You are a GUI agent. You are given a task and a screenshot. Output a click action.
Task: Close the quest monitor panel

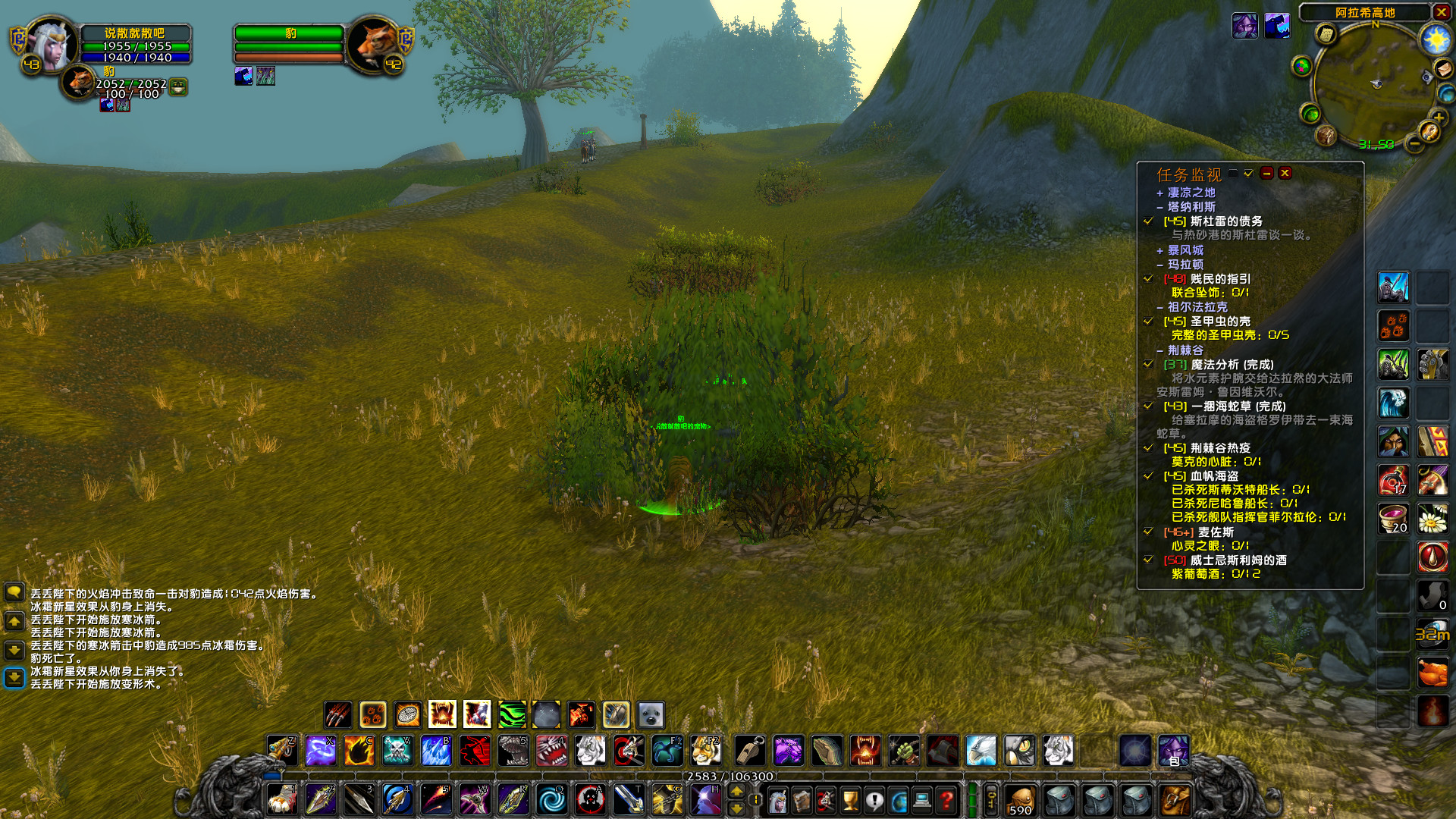pyautogui.click(x=1285, y=174)
